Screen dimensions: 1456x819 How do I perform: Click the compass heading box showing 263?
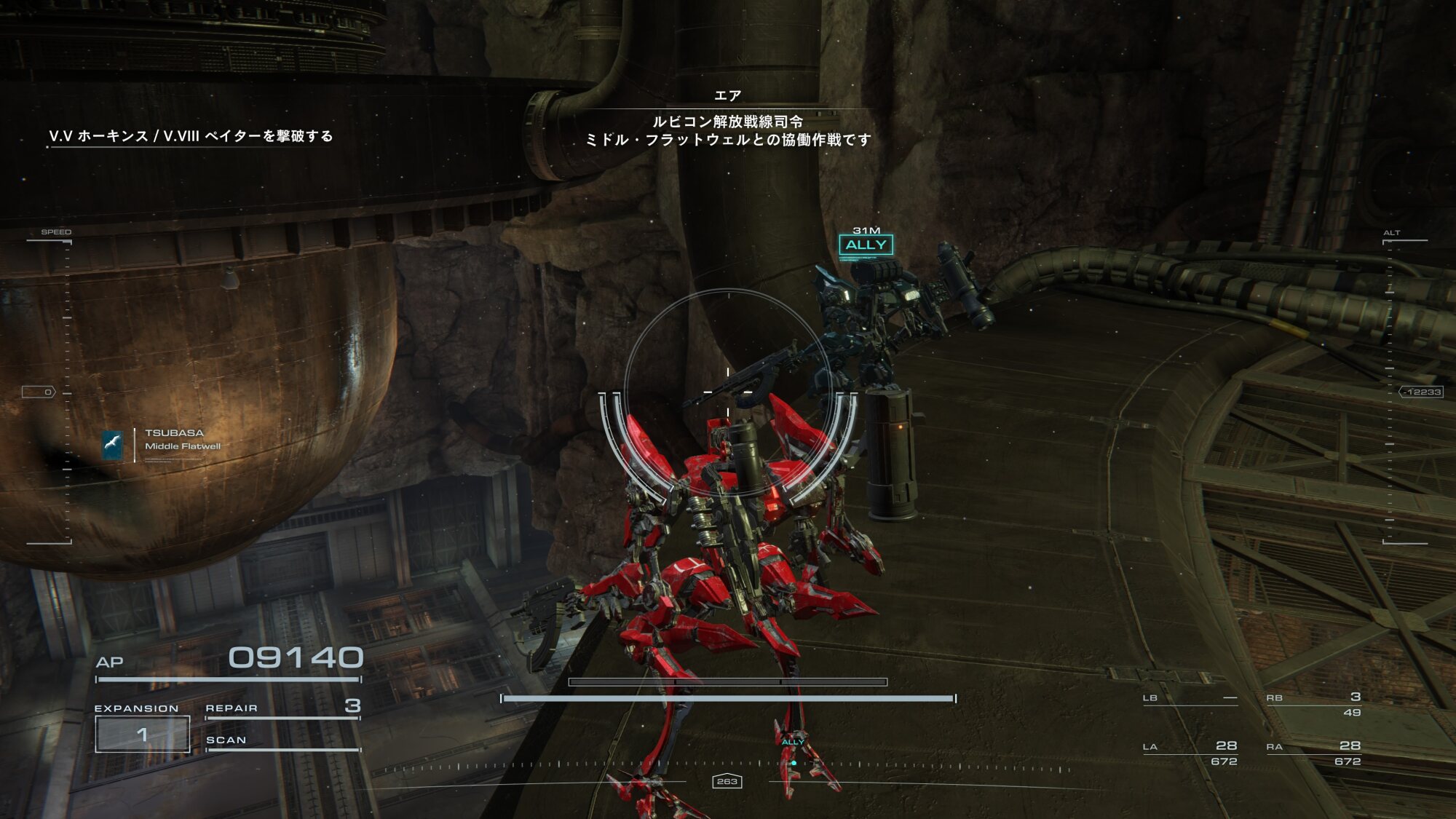pos(727,781)
